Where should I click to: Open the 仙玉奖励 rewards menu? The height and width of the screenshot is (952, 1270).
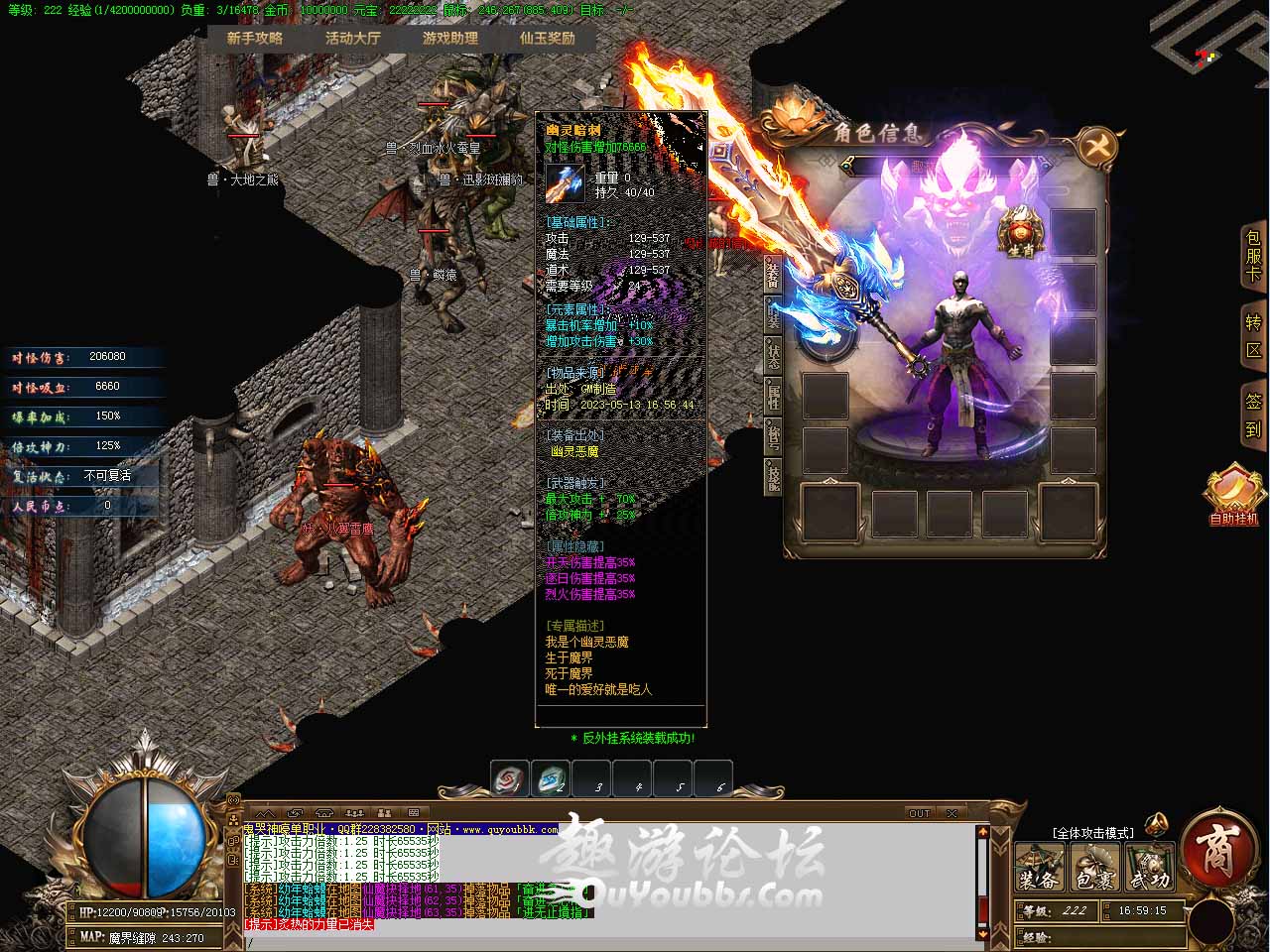pos(547,38)
